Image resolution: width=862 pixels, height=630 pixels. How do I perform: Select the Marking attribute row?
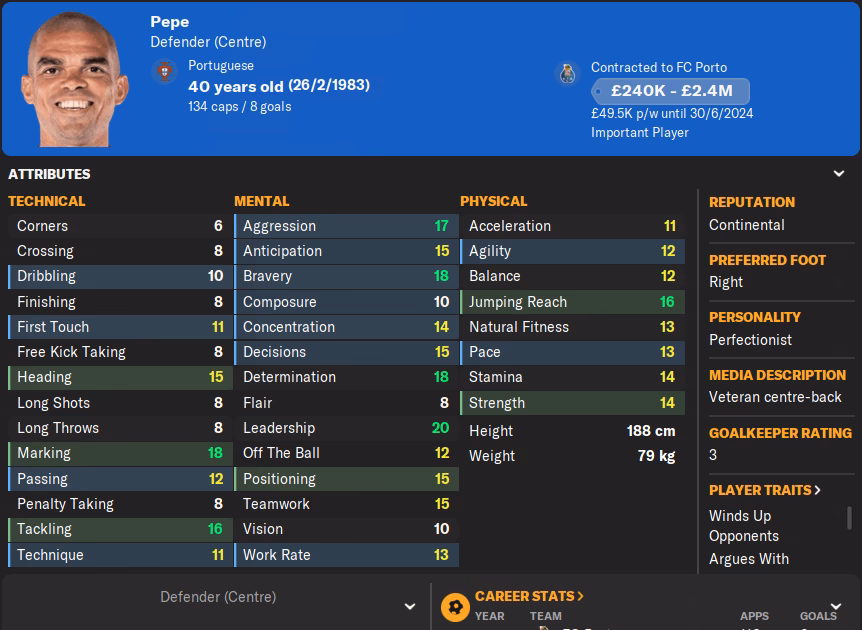[119, 453]
